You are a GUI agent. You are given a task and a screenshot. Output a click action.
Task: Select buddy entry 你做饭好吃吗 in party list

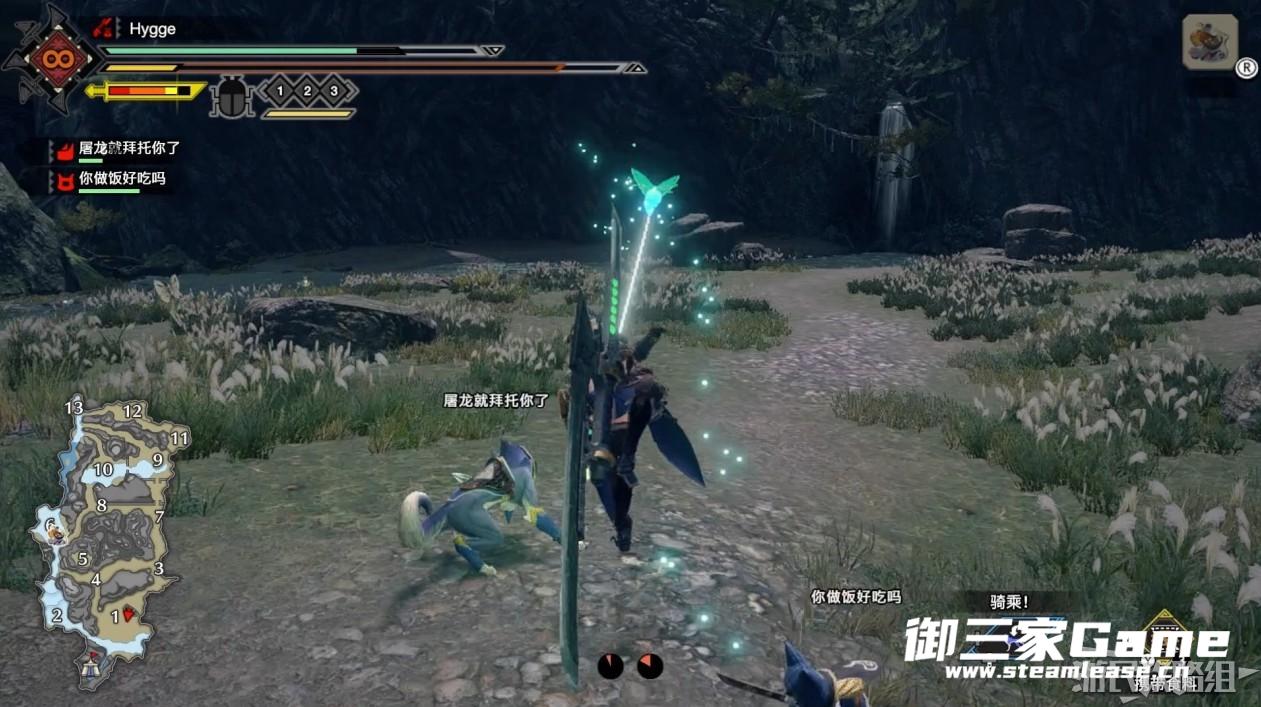[x=122, y=179]
